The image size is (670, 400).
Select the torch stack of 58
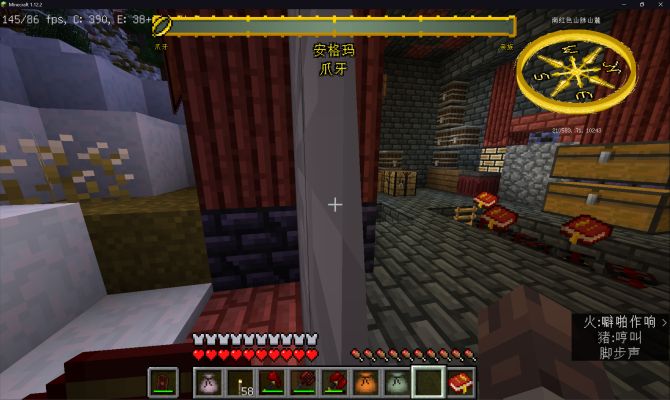241,381
